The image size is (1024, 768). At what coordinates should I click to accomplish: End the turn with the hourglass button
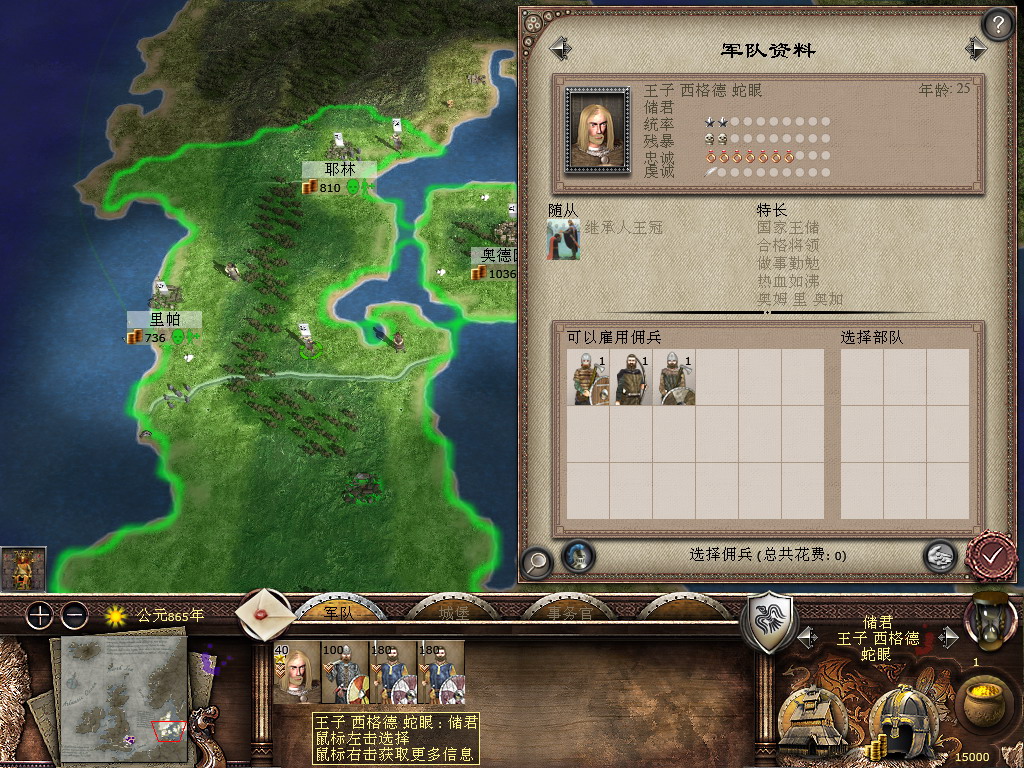click(989, 620)
